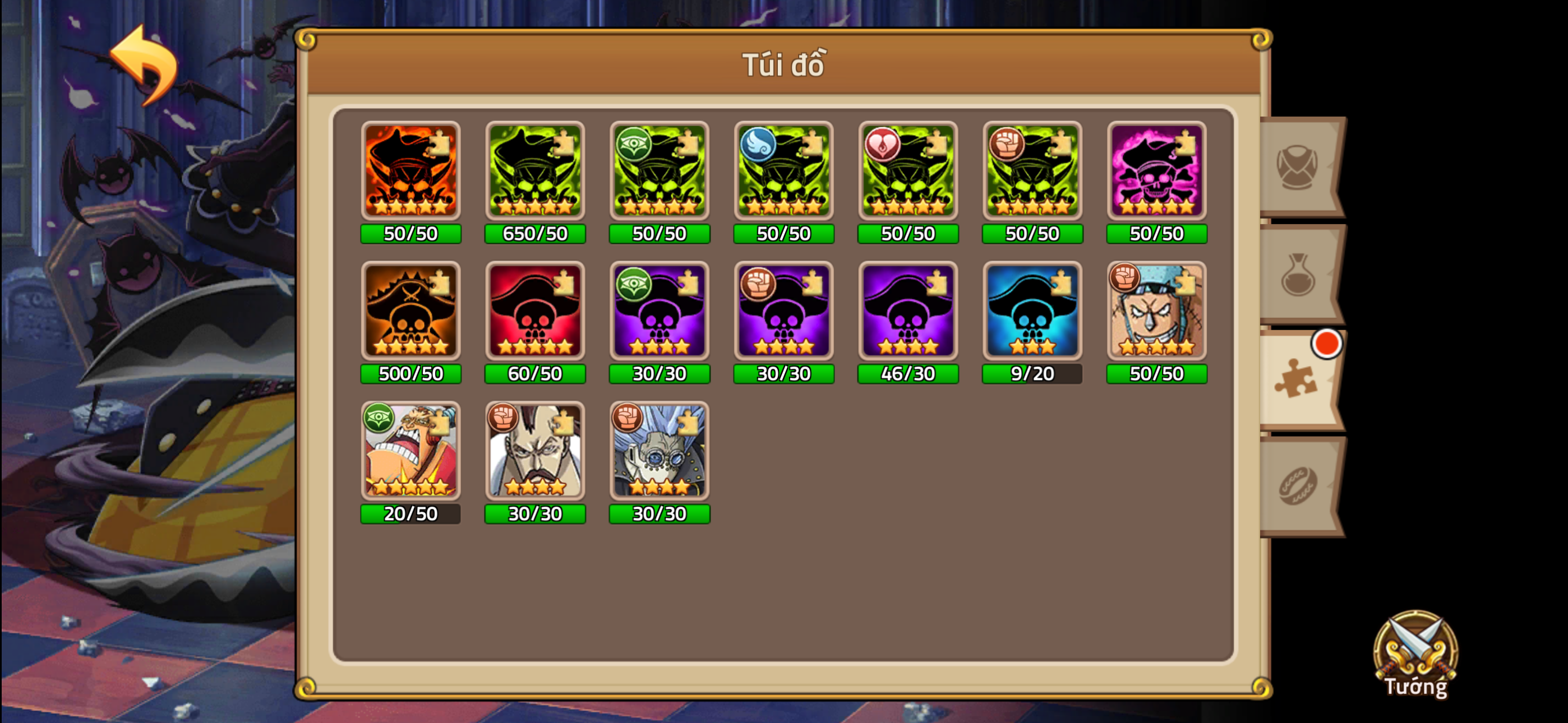Click the mustached character shard showing 30/30

point(535,452)
